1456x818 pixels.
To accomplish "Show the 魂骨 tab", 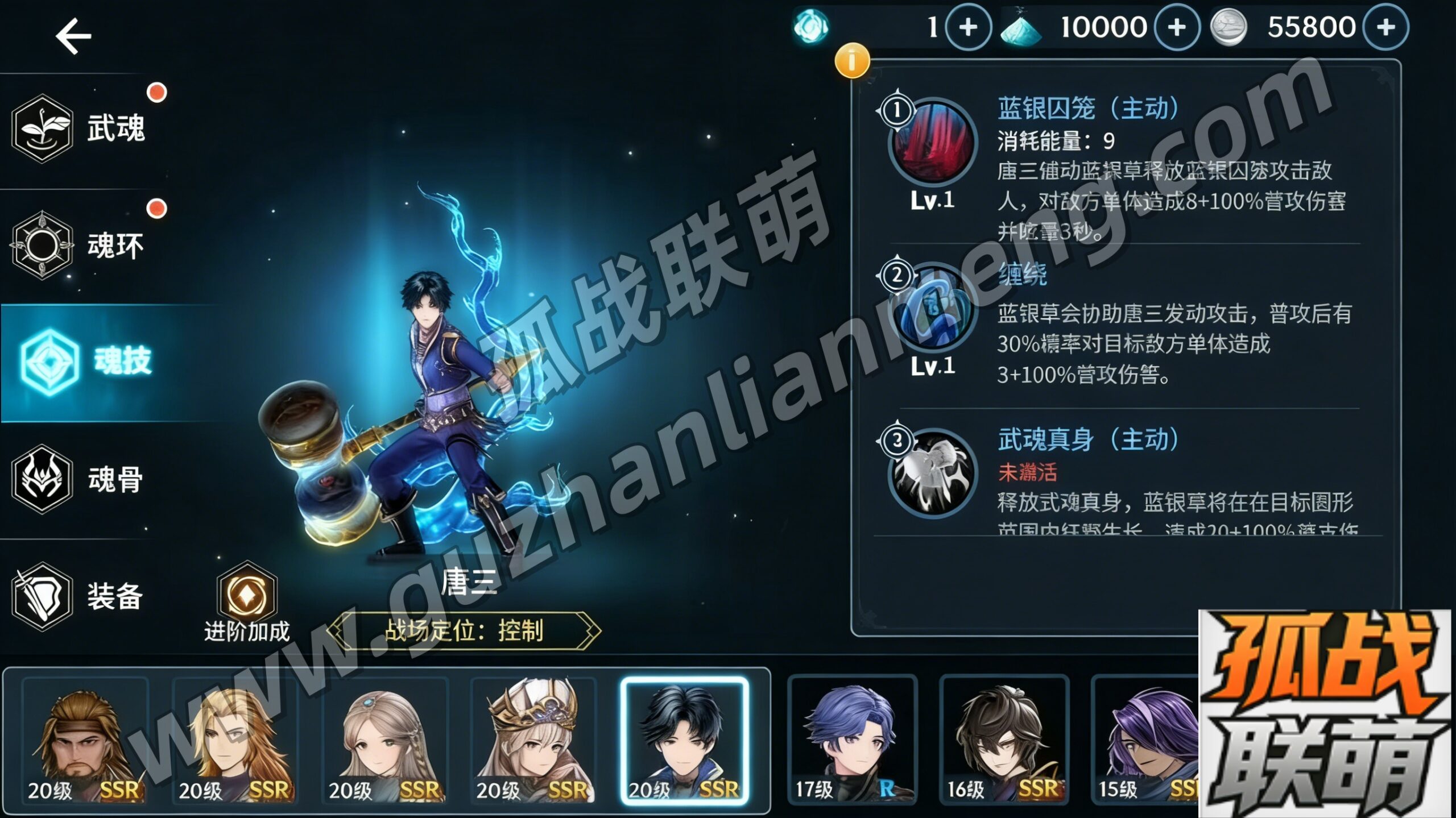I will point(80,479).
